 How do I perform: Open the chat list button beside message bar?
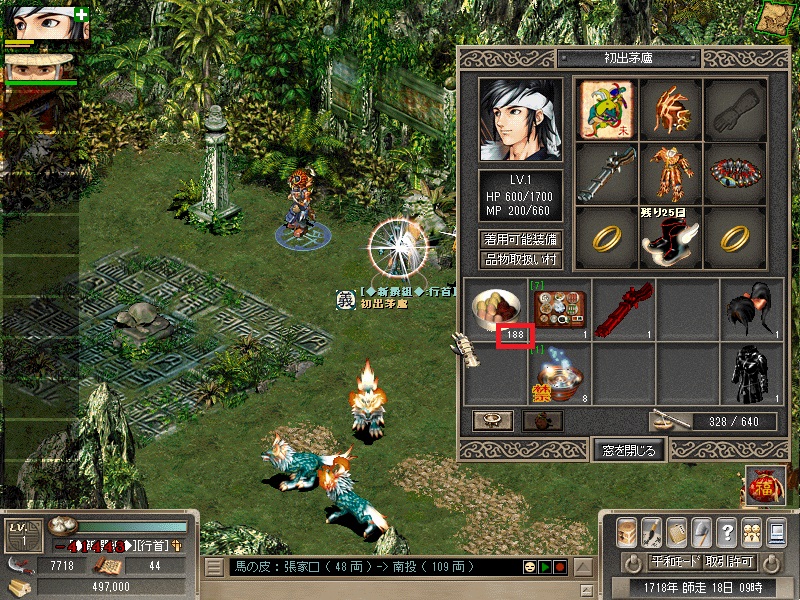214,567
